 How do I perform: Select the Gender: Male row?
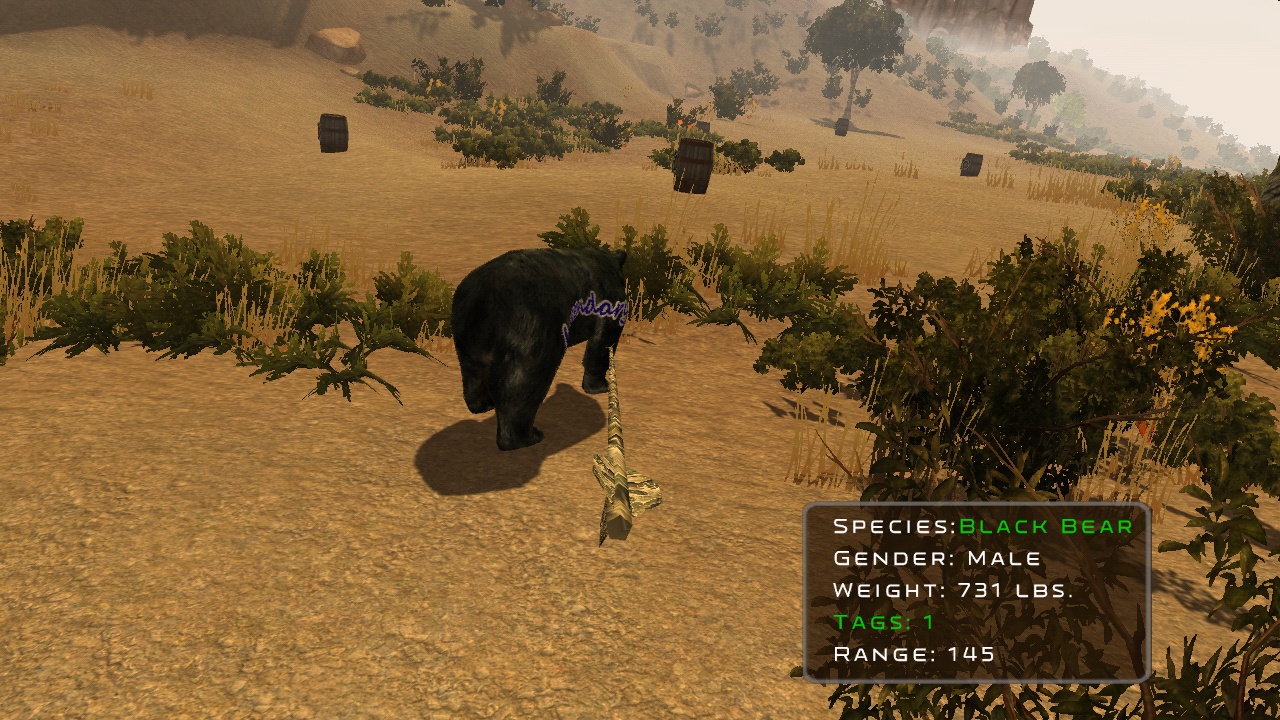point(938,557)
